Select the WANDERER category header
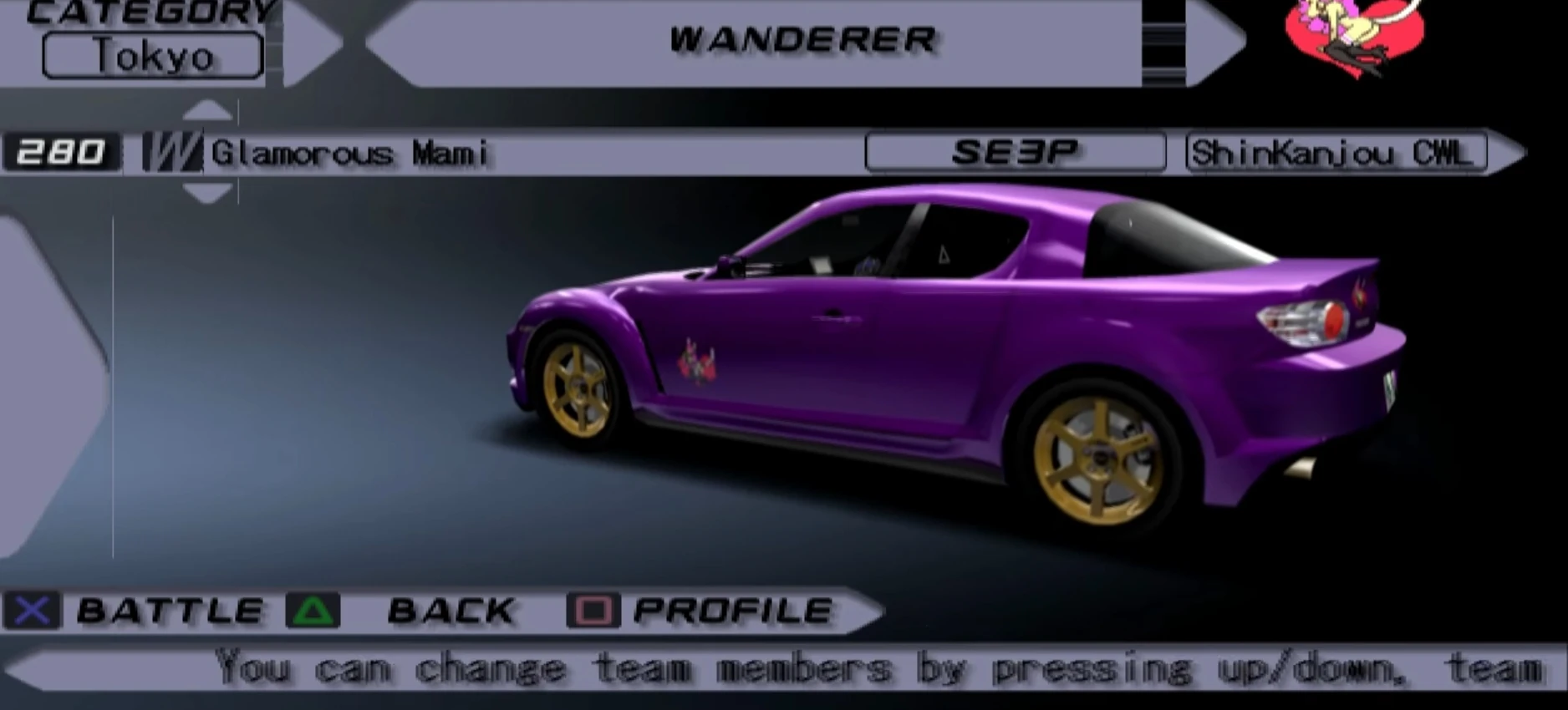Screen dimensions: 1568x710 point(804,38)
